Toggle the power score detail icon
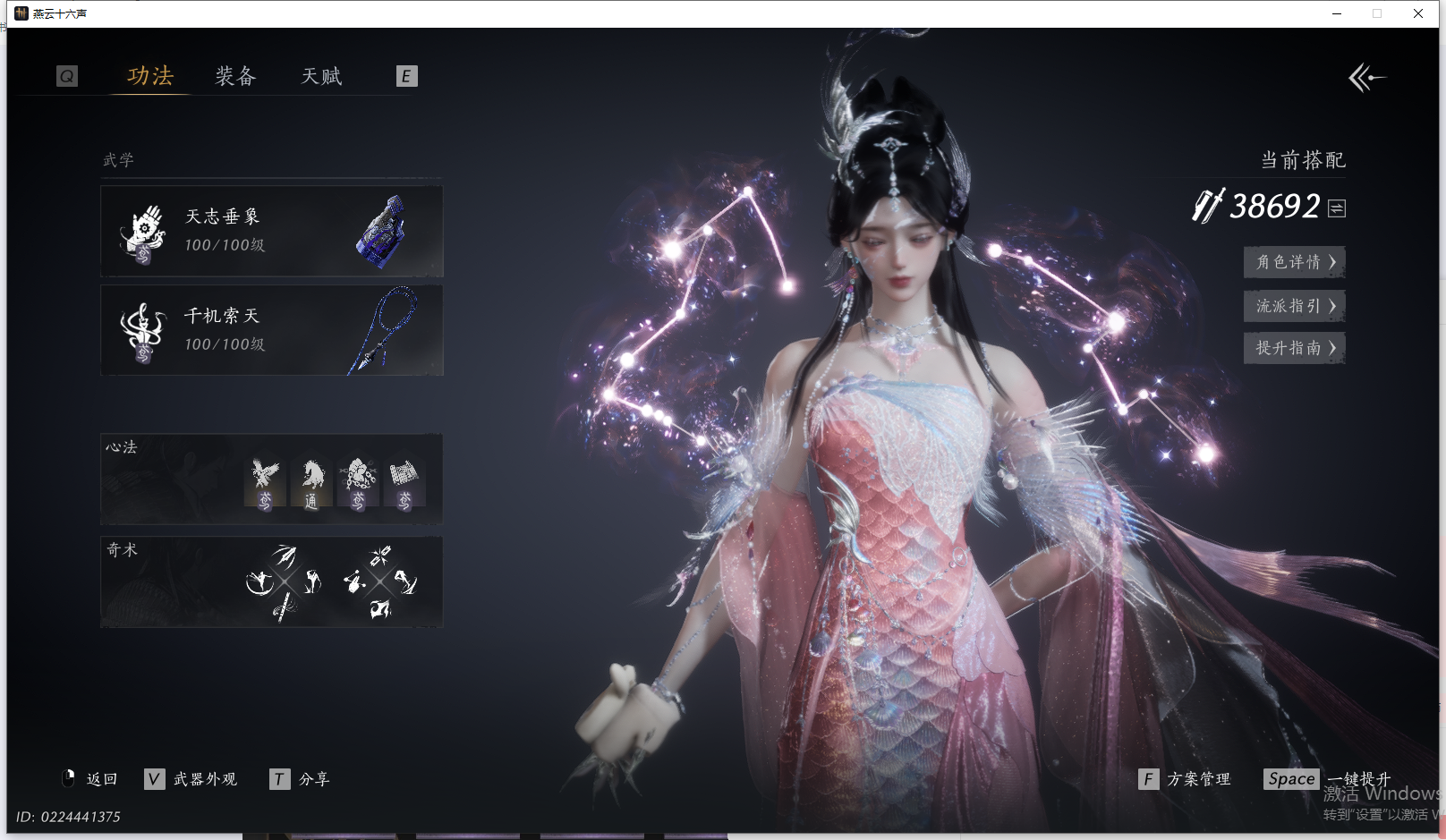The image size is (1446, 840). point(1337,208)
